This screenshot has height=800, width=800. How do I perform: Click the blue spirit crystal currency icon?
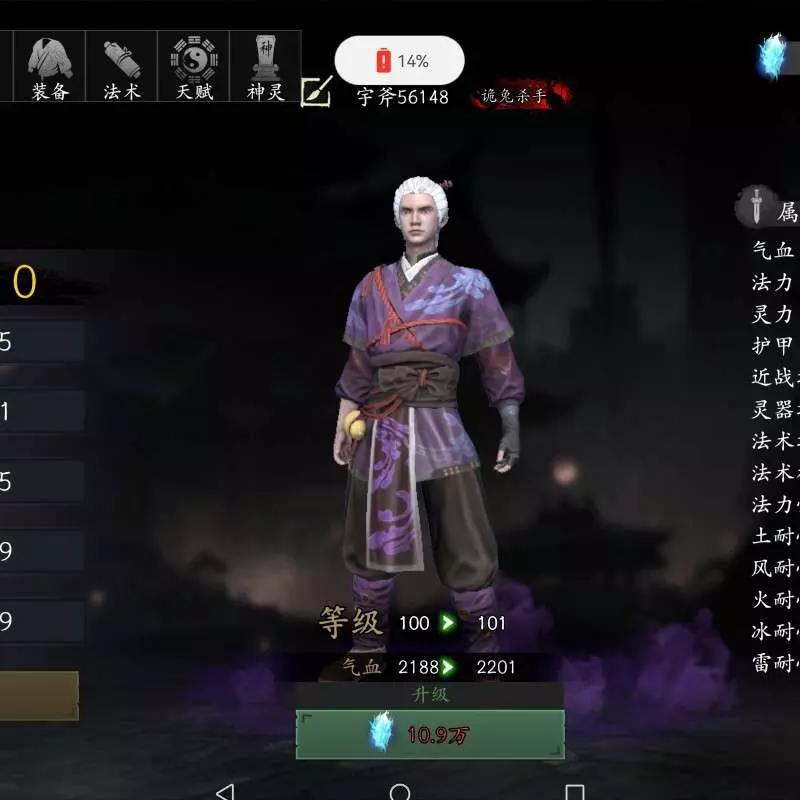(x=772, y=56)
